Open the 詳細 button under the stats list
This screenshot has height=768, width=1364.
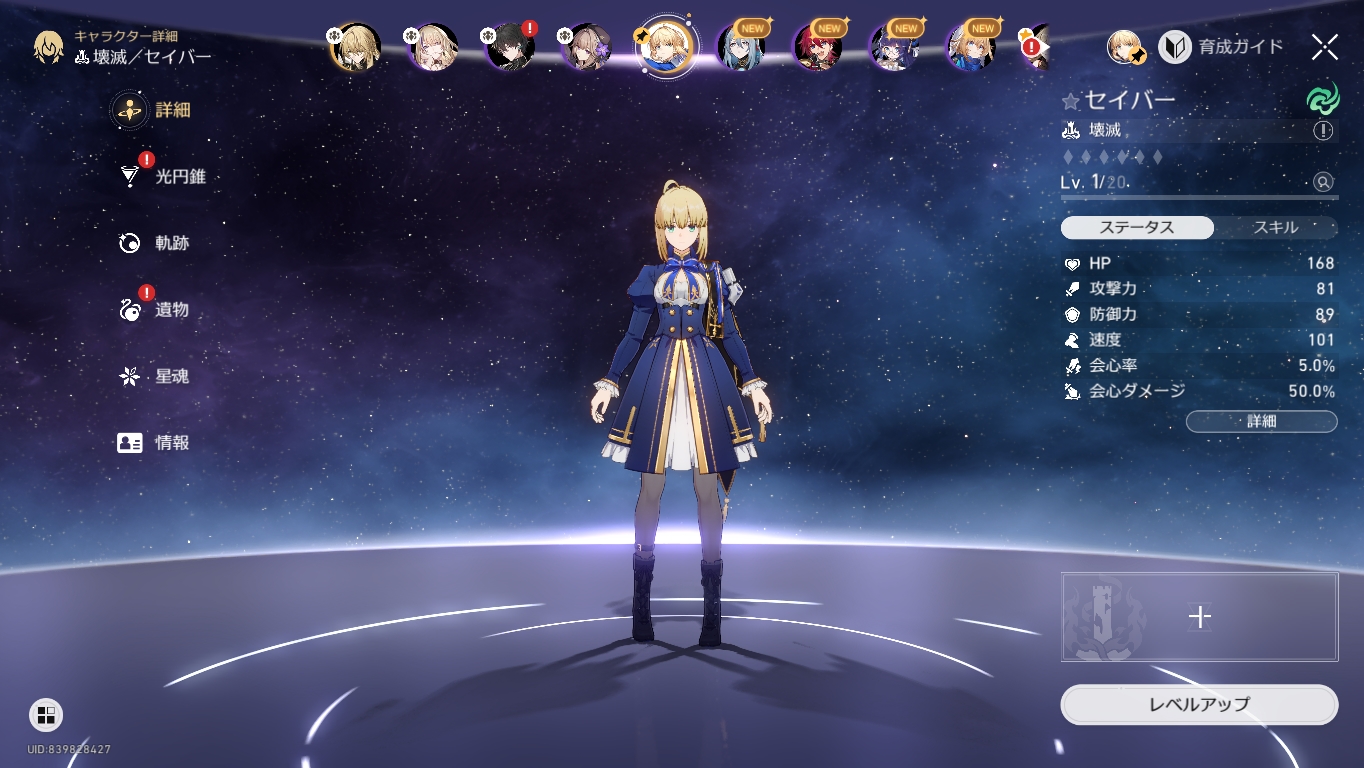tap(1261, 421)
